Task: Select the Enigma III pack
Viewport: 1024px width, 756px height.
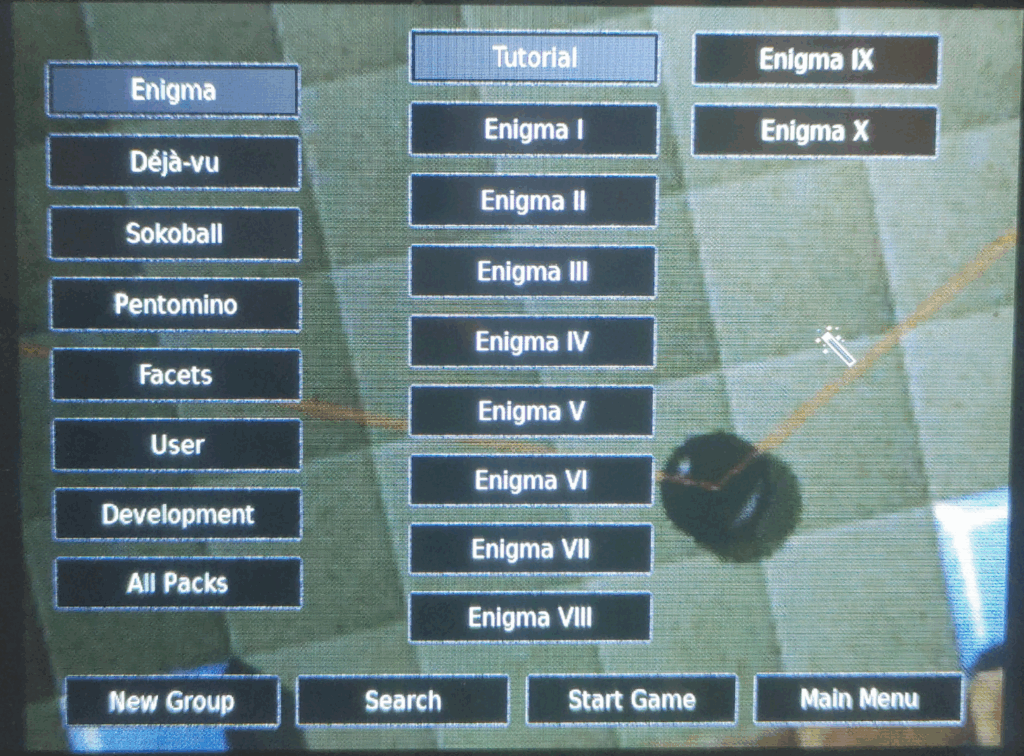Action: coord(533,271)
